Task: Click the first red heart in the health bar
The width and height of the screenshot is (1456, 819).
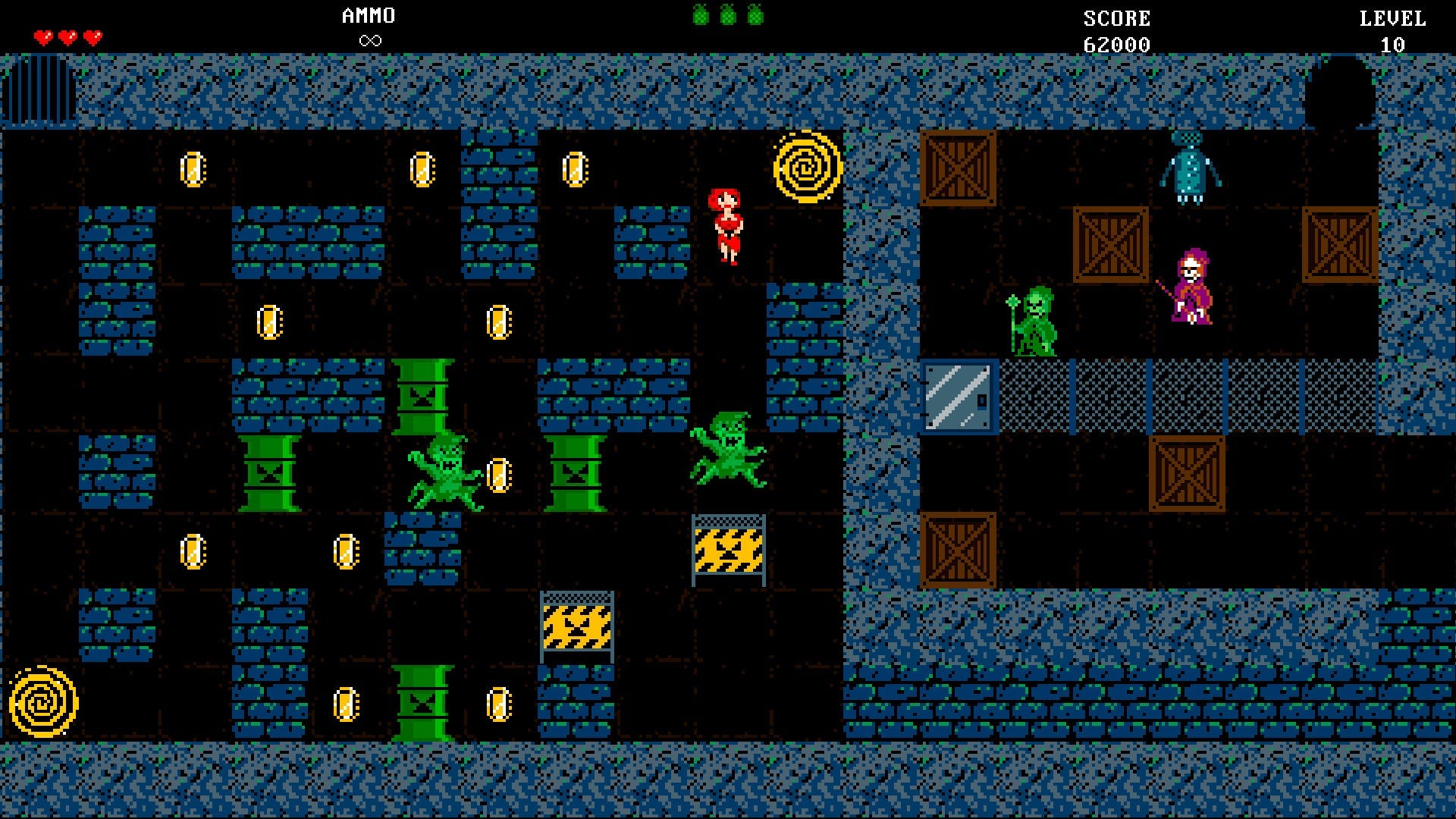Action: pos(43,34)
